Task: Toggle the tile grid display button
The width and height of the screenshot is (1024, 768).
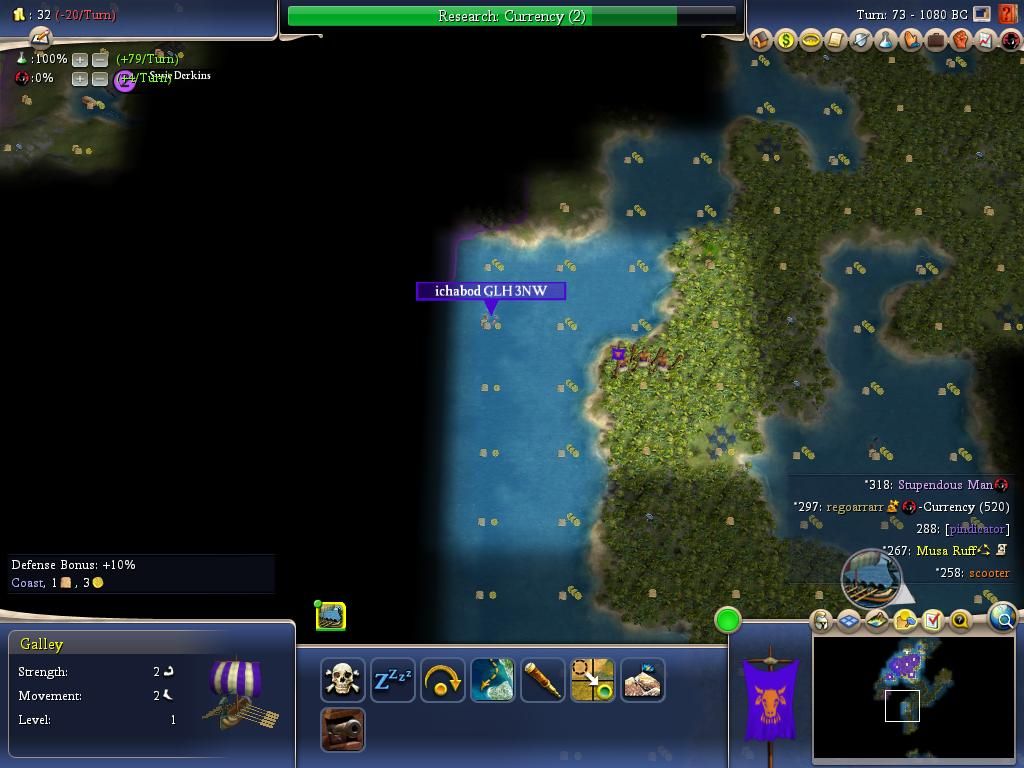Action: (849, 621)
